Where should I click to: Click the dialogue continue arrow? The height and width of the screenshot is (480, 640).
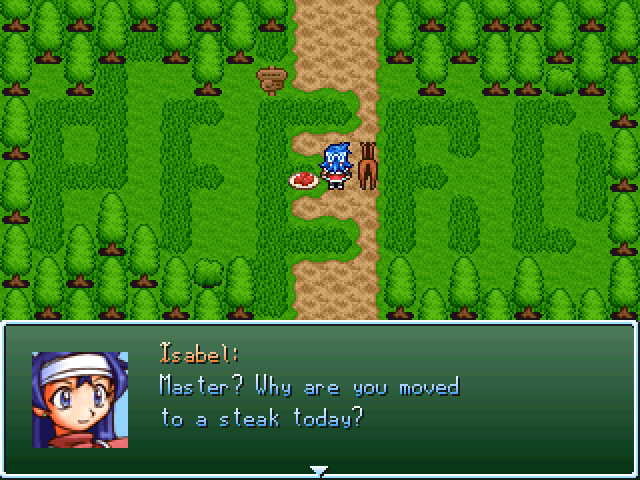pos(319,469)
